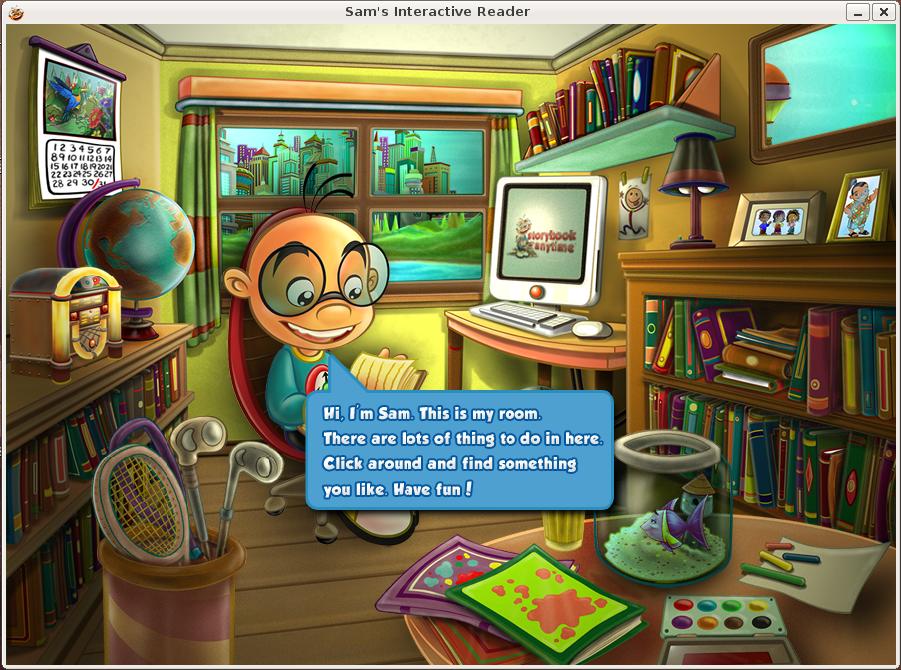The width and height of the screenshot is (901, 670).
Task: Minimize the game window
Action: click(858, 12)
